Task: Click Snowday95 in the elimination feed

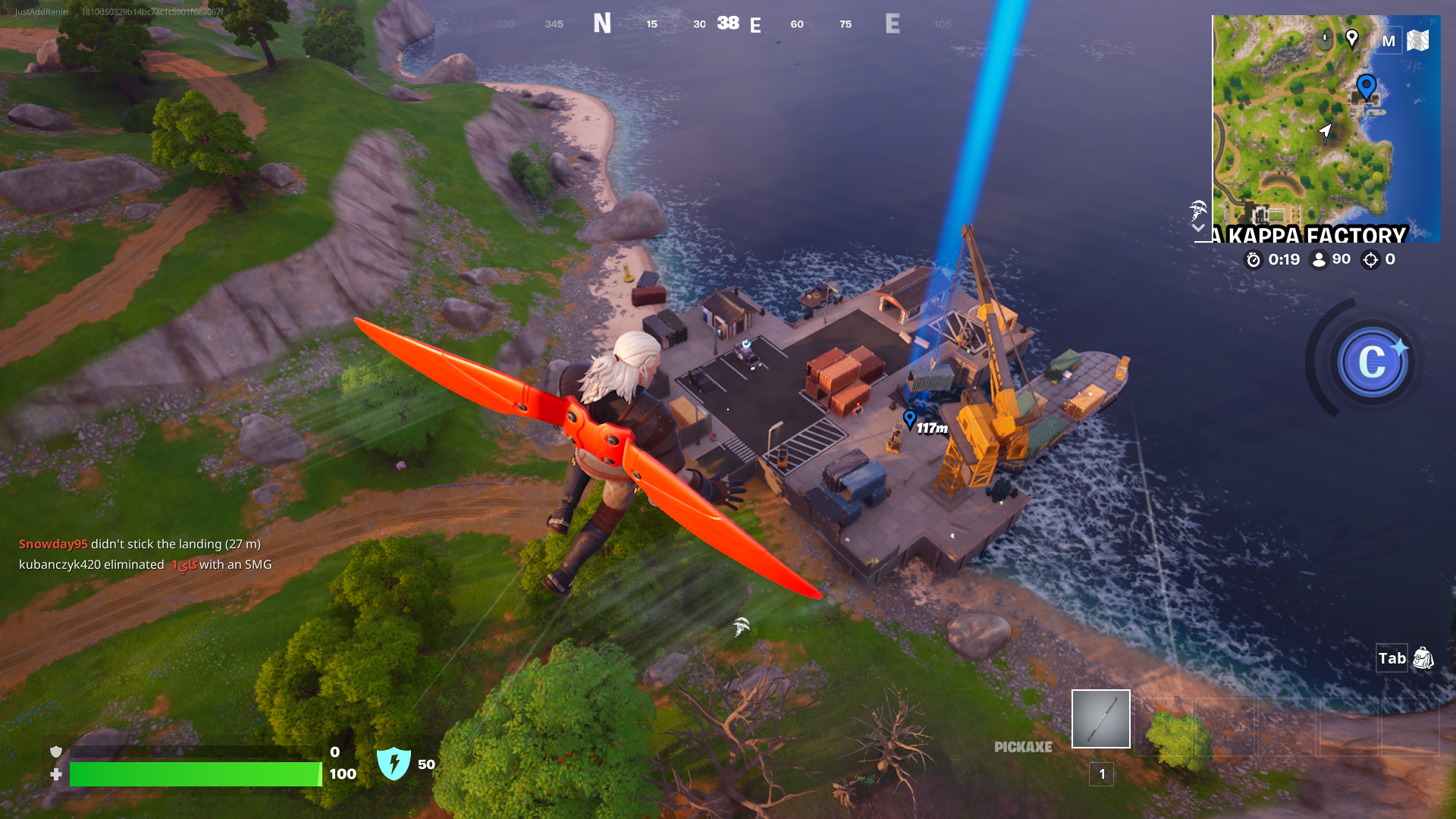Action: point(52,544)
